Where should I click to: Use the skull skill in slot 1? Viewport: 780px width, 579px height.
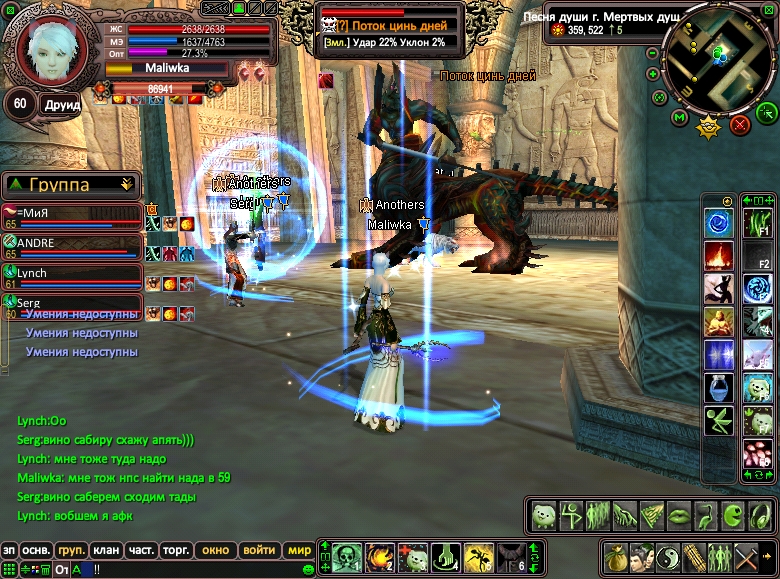pyautogui.click(x=346, y=556)
